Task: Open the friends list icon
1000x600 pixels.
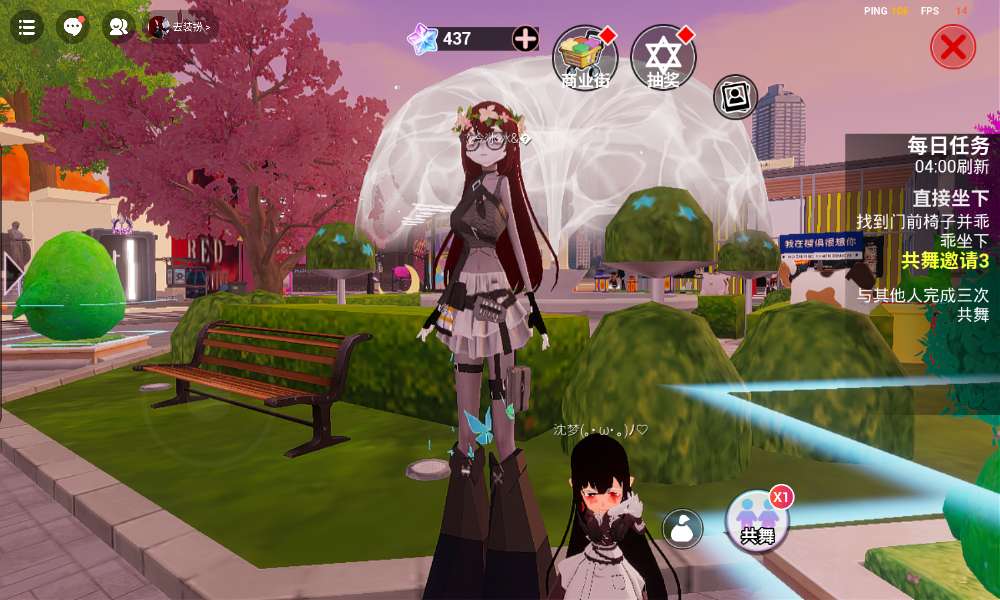Action: point(119,27)
